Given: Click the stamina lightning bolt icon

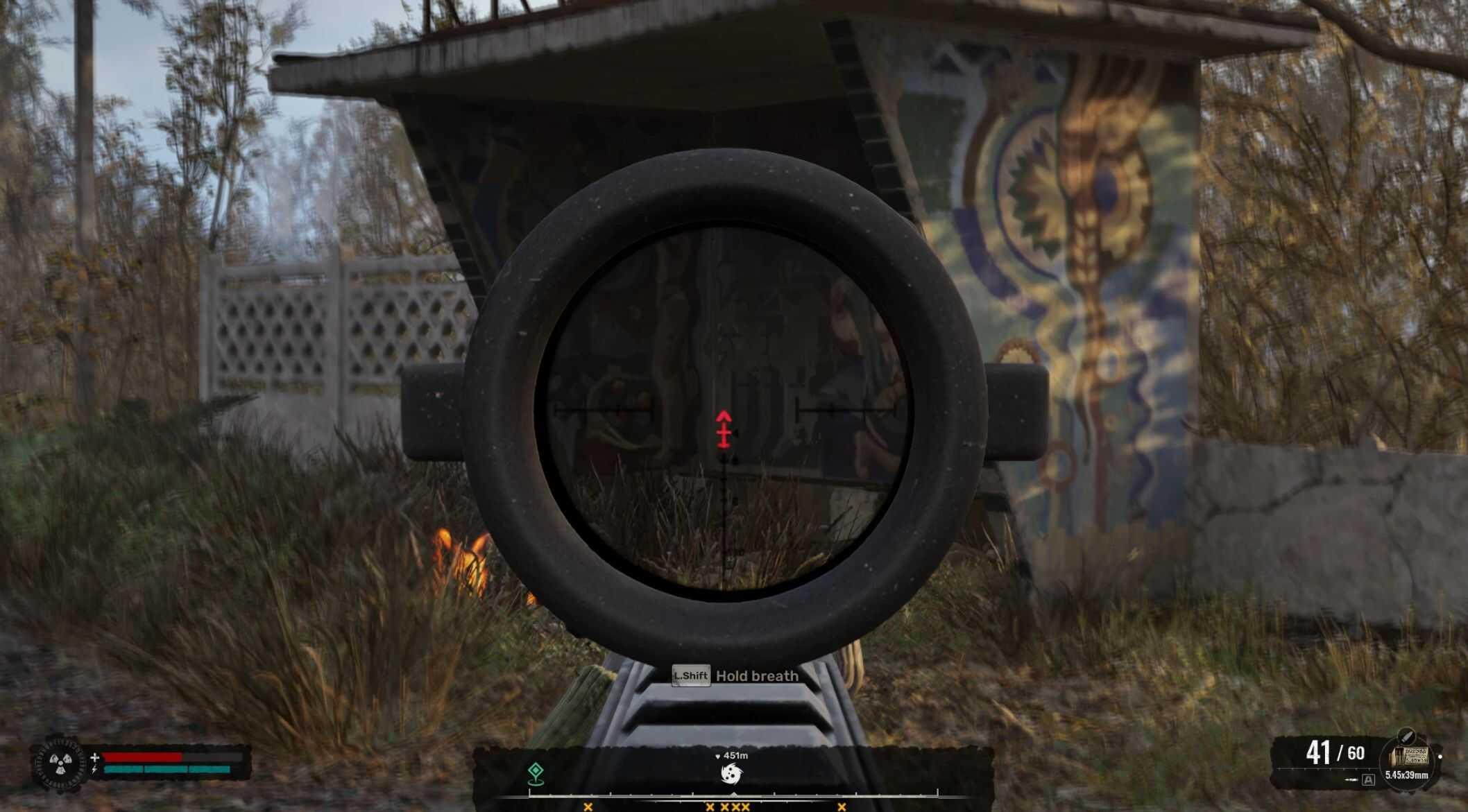Looking at the screenshot, I should pyautogui.click(x=94, y=770).
